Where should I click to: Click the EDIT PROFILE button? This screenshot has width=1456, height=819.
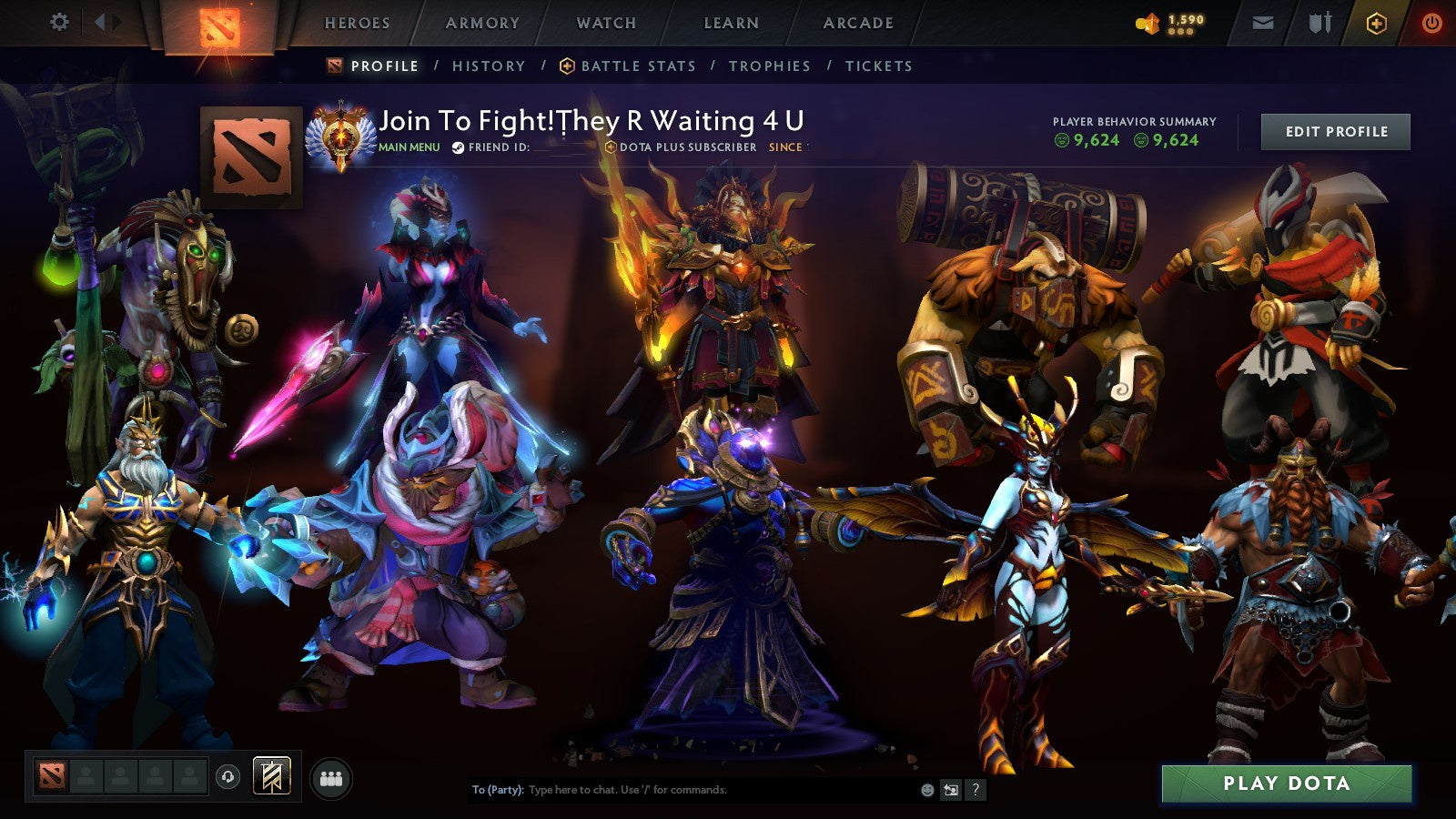[x=1335, y=131]
